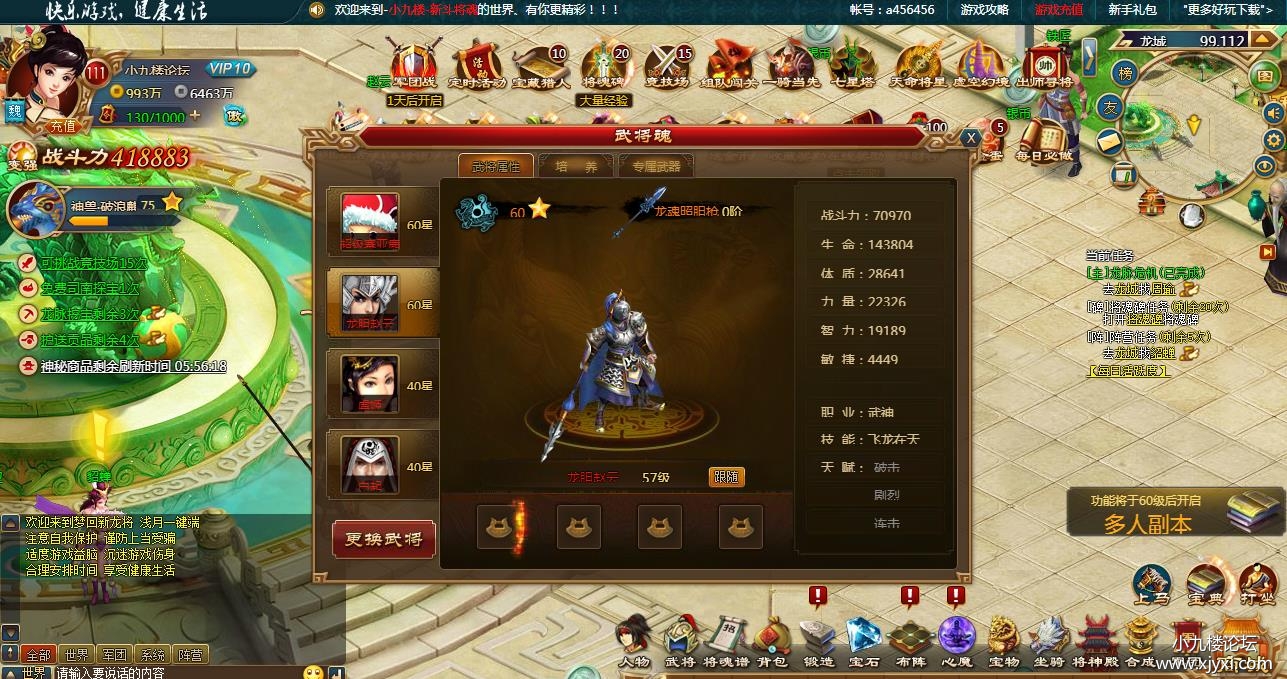Open the 坐骑 mount menu

(1049, 641)
